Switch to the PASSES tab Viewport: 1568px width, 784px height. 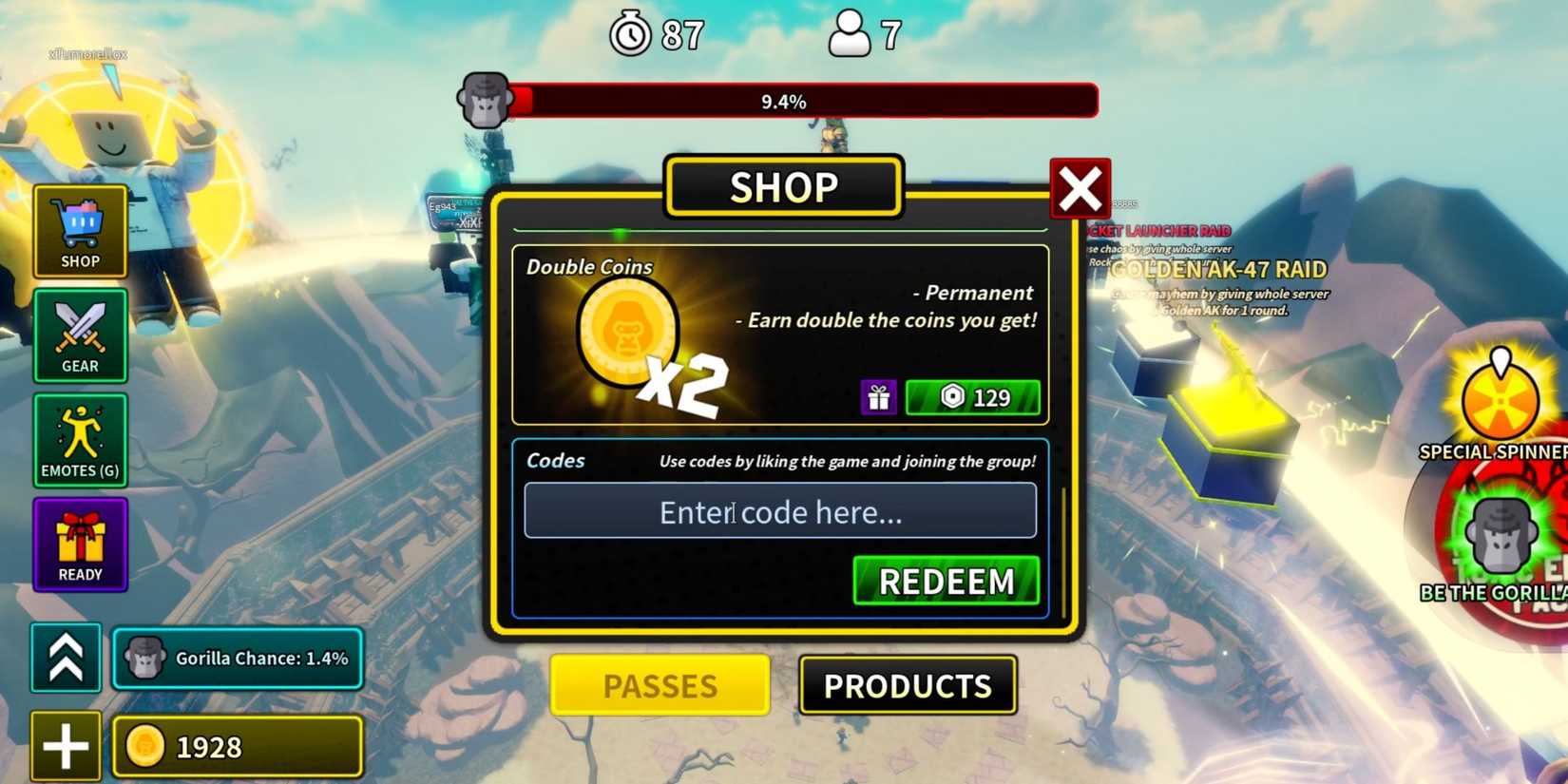pos(659,685)
